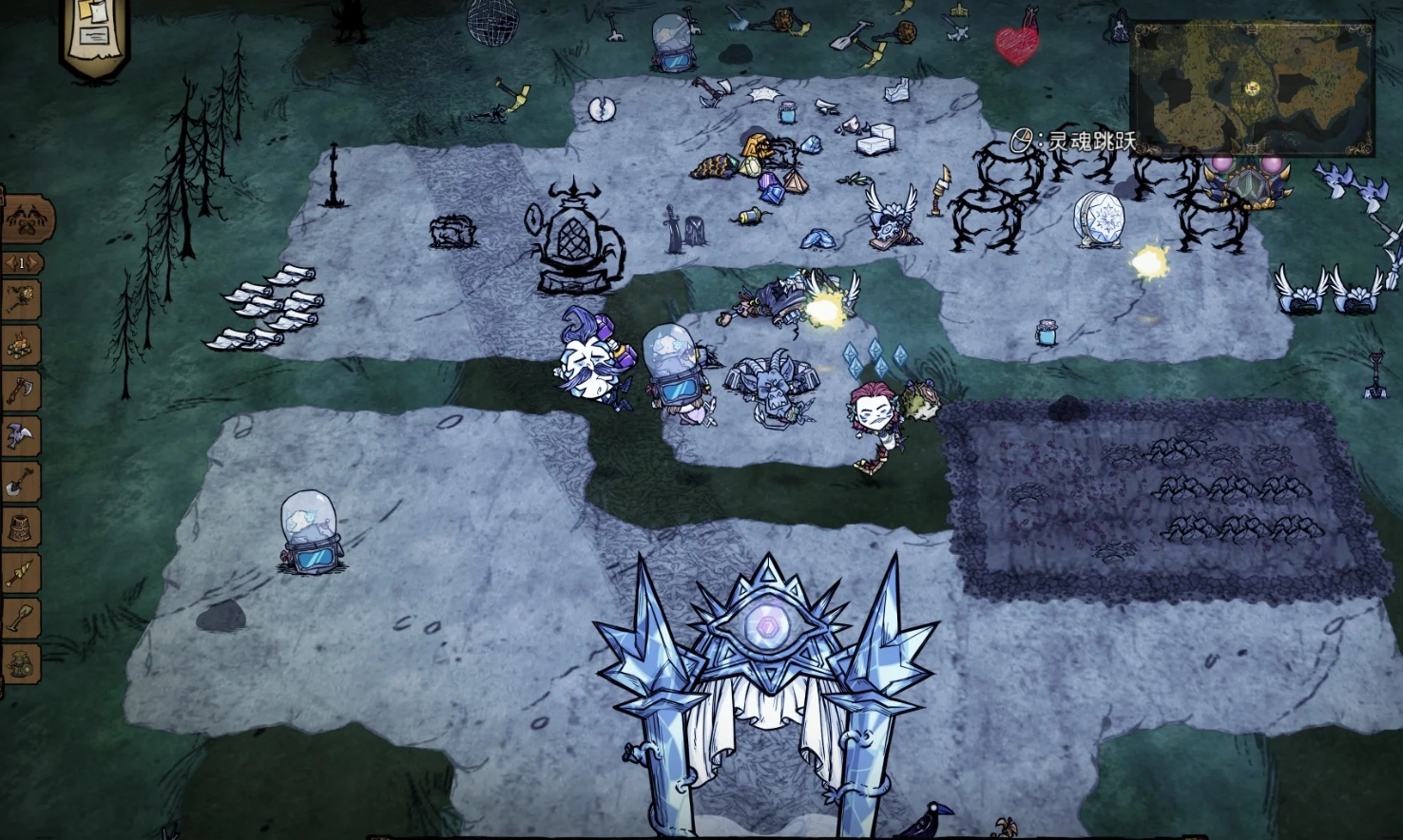Pick the pinned shovel recipe
This screenshot has width=1403, height=840.
tap(21, 482)
